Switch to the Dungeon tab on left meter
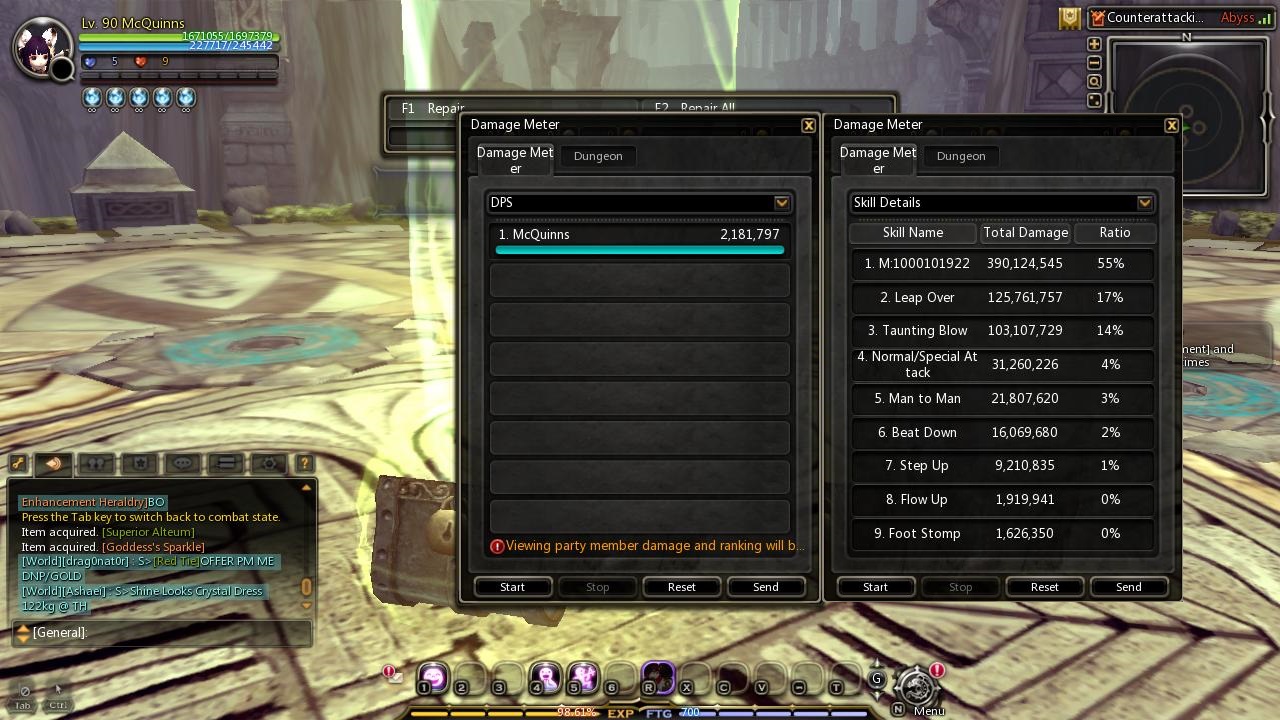The width and height of the screenshot is (1280, 720). [597, 156]
